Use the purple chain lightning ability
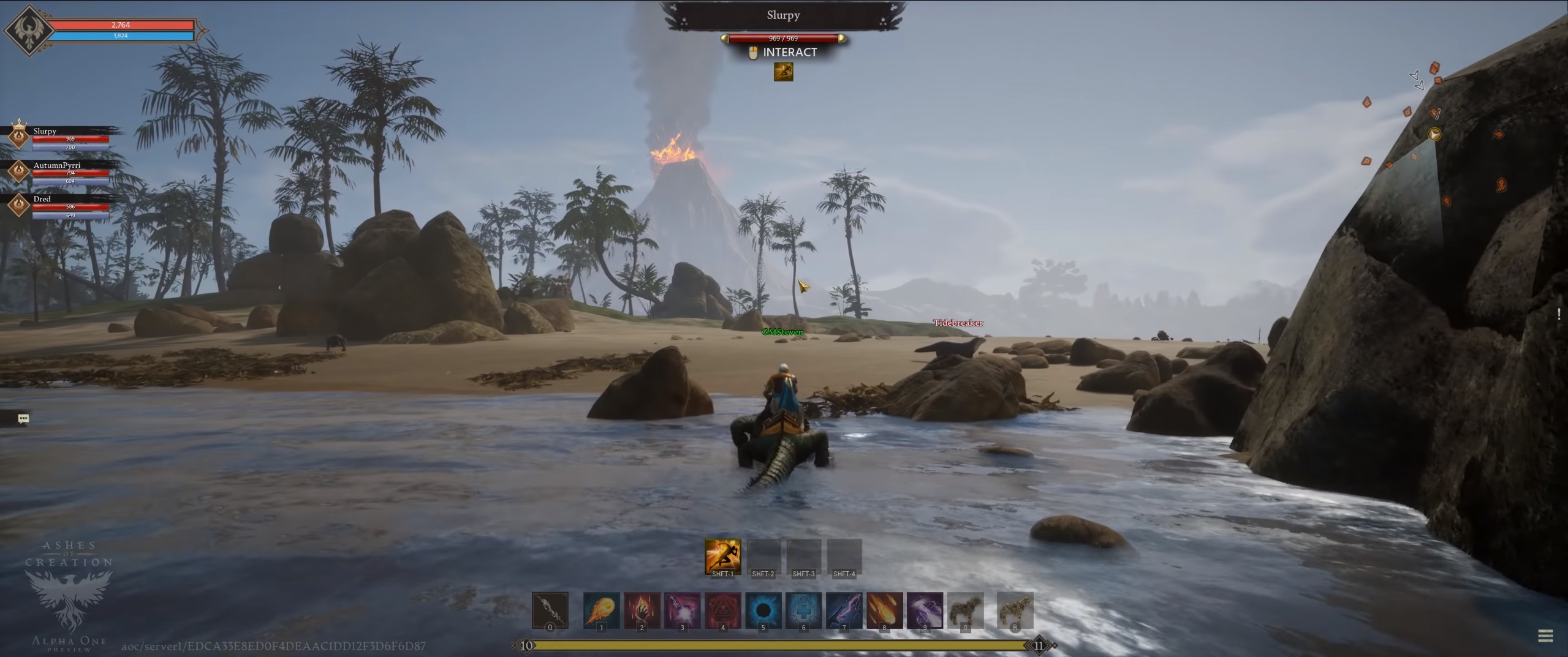 925,609
